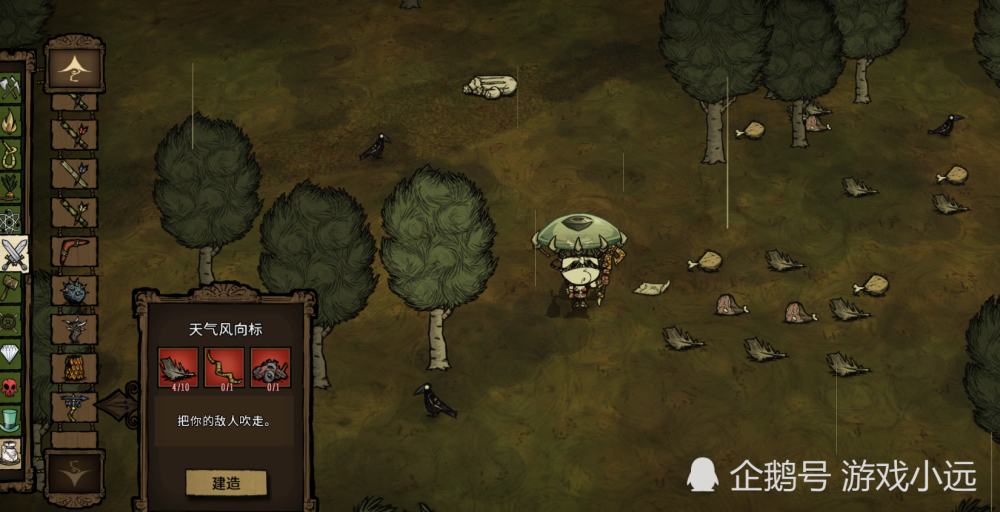Switch to the Refine tab with diamond
Image resolution: width=1000 pixels, height=512 pixels.
[11, 354]
